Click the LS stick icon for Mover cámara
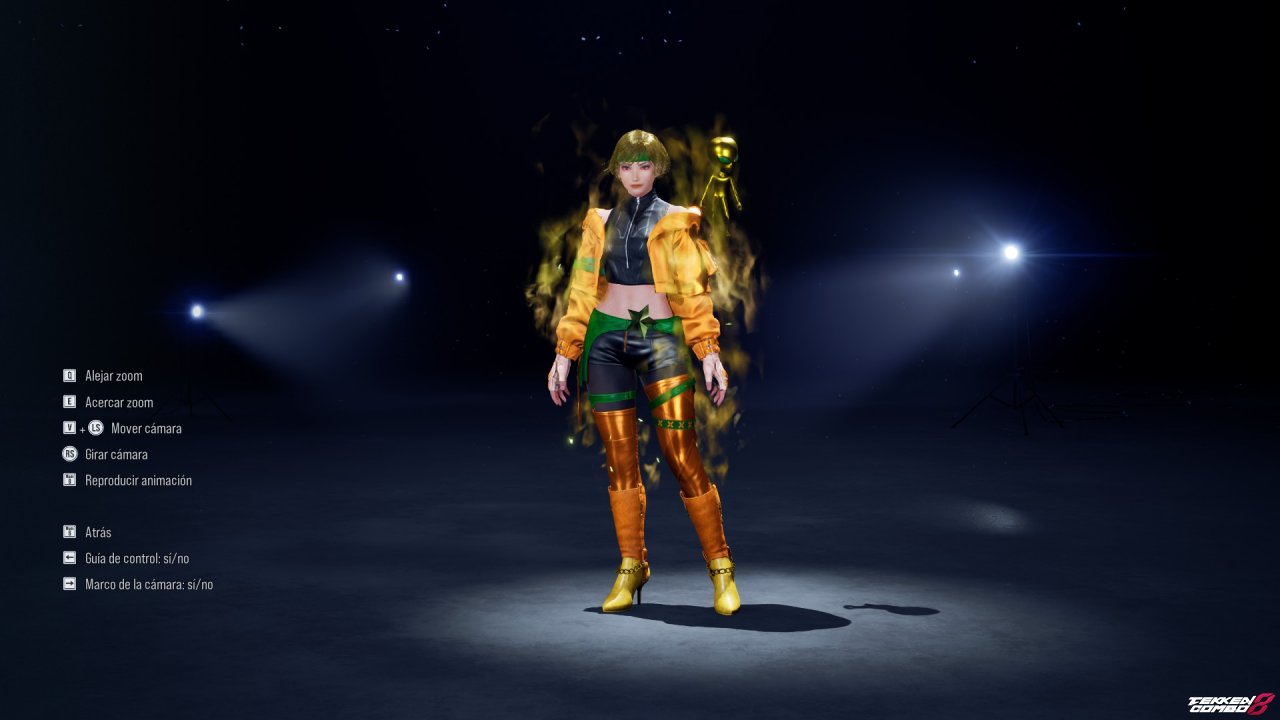 (x=95, y=428)
